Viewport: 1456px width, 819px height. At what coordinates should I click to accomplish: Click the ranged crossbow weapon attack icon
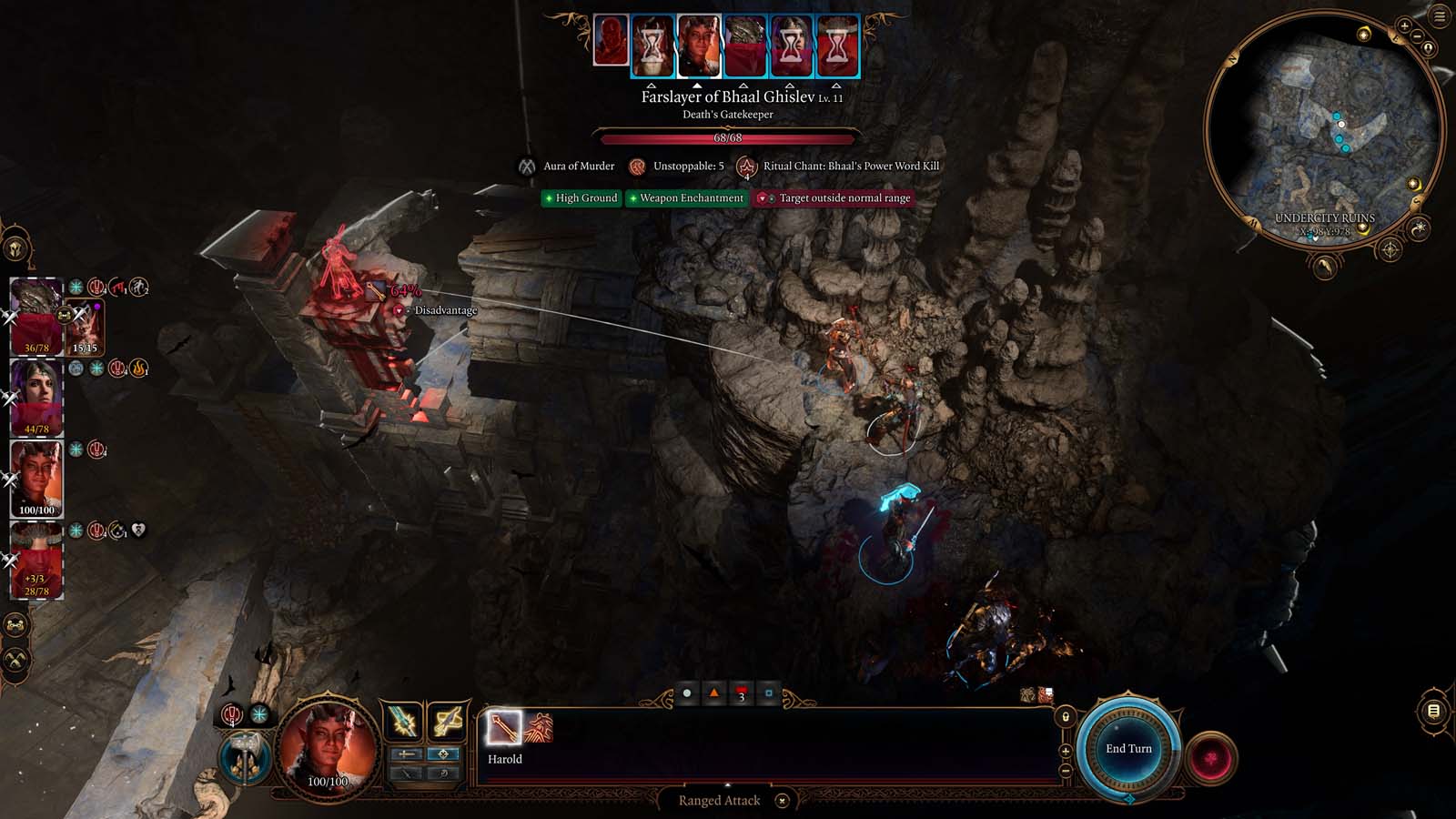click(448, 723)
